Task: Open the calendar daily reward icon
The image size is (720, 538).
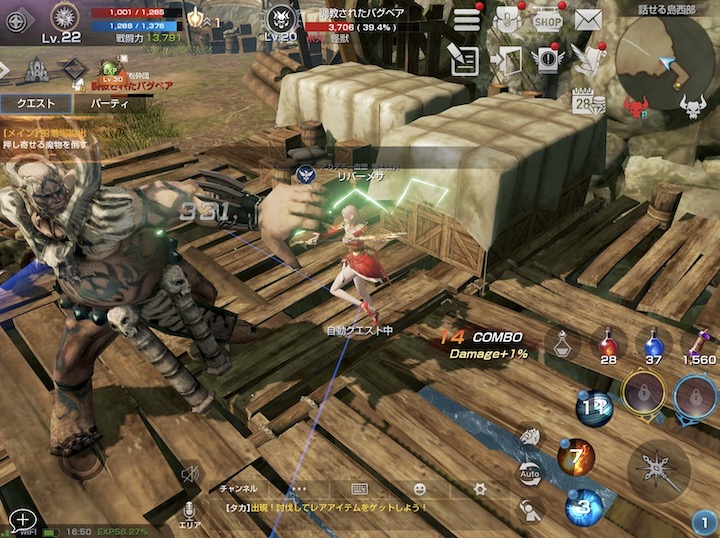Action: tap(583, 100)
